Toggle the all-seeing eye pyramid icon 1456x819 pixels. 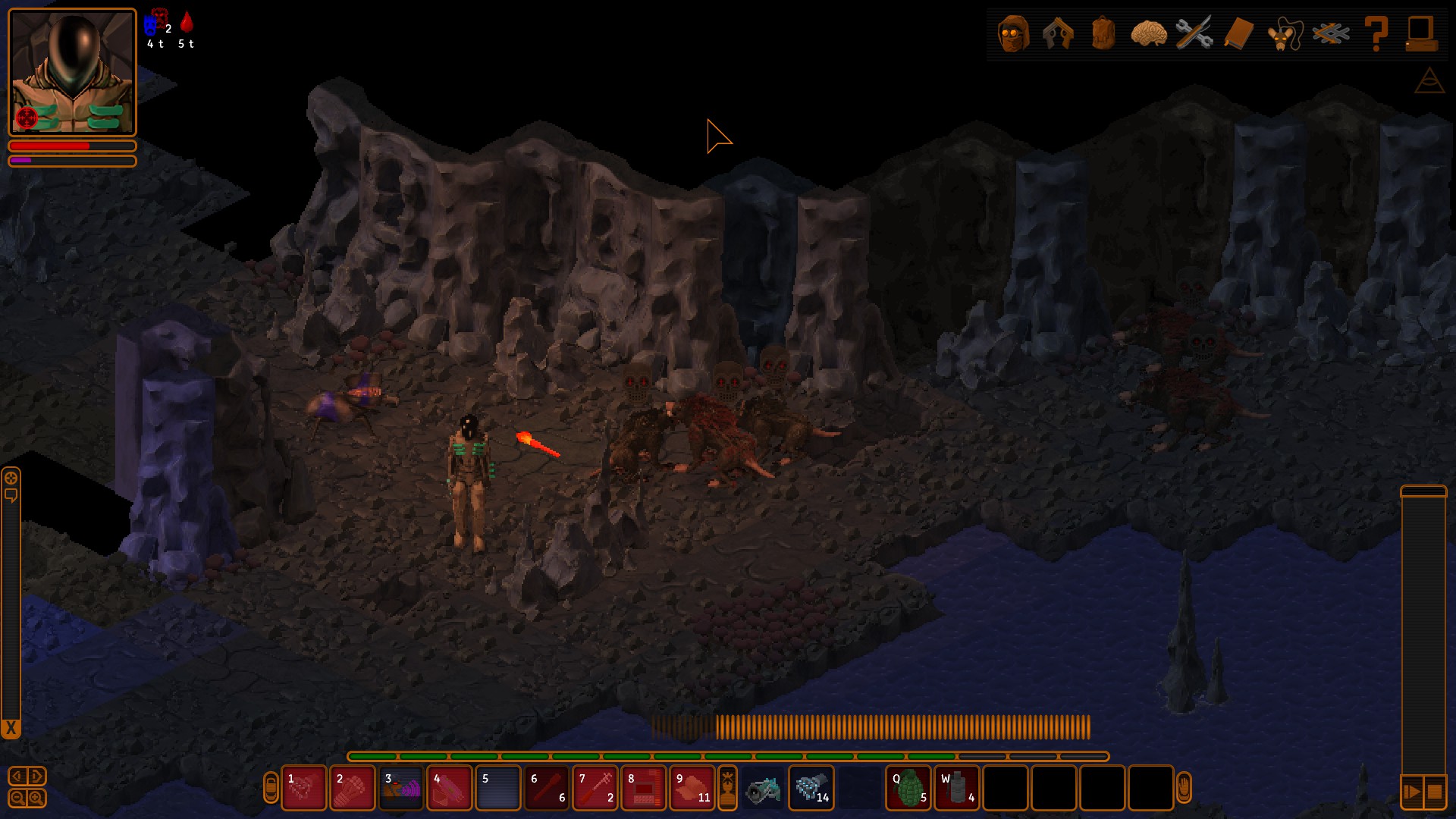pyautogui.click(x=1429, y=80)
